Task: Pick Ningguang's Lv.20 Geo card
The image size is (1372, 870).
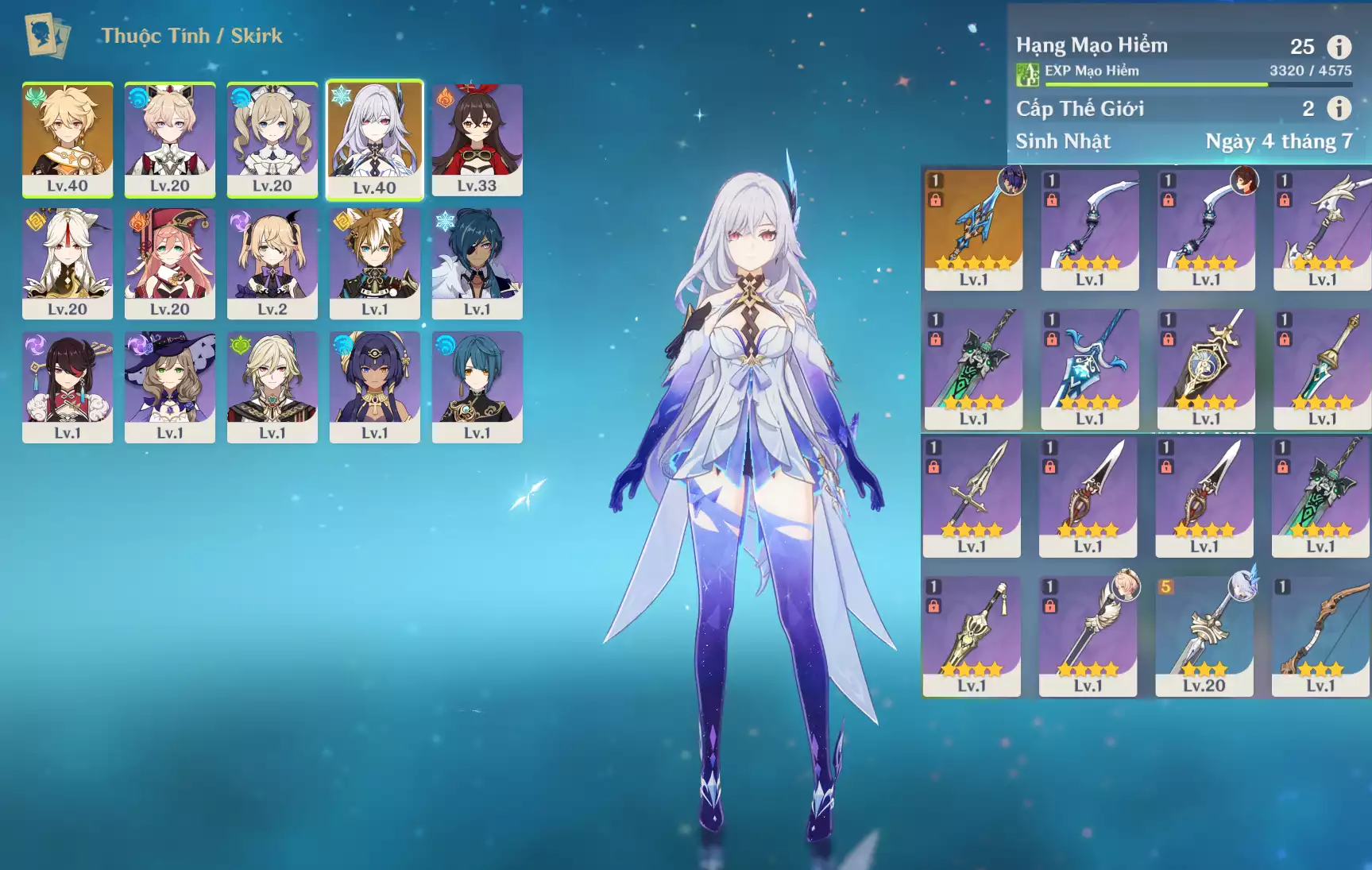Action: 68,264
